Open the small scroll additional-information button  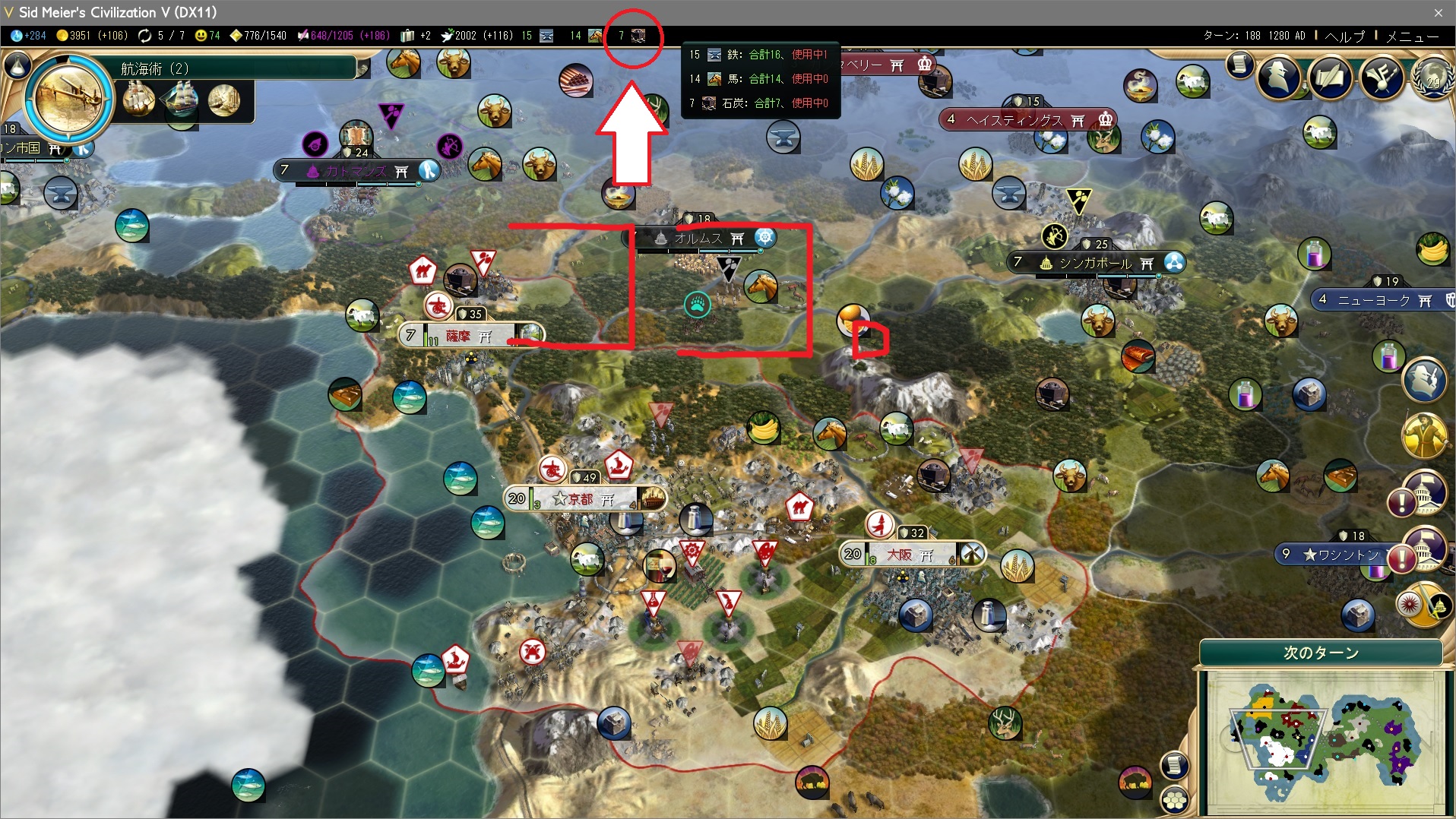tap(1239, 65)
